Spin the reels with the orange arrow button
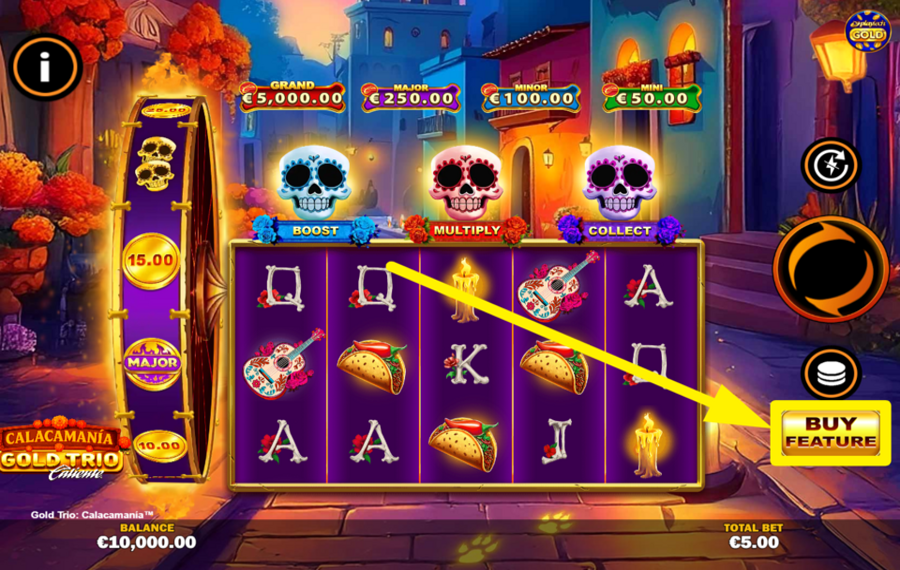Screen dimensions: 900x570 point(830,270)
